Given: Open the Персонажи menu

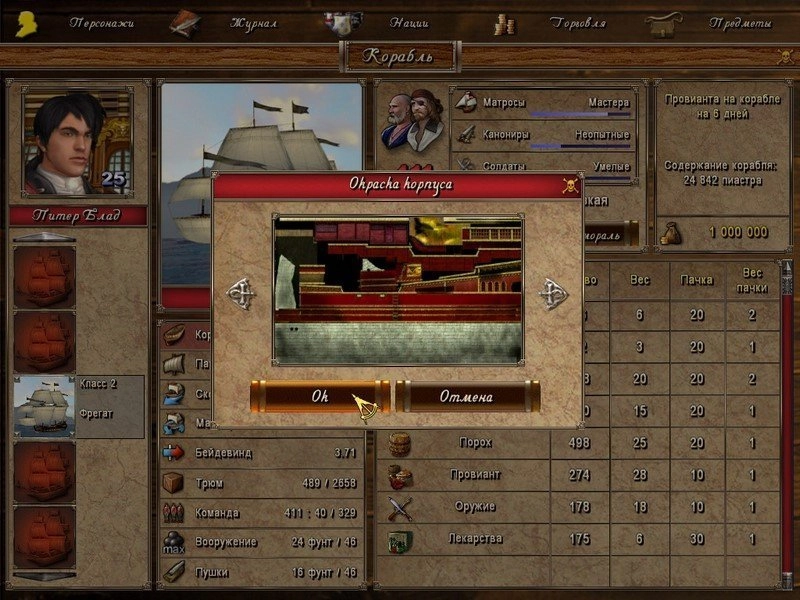Looking at the screenshot, I should click(x=101, y=22).
